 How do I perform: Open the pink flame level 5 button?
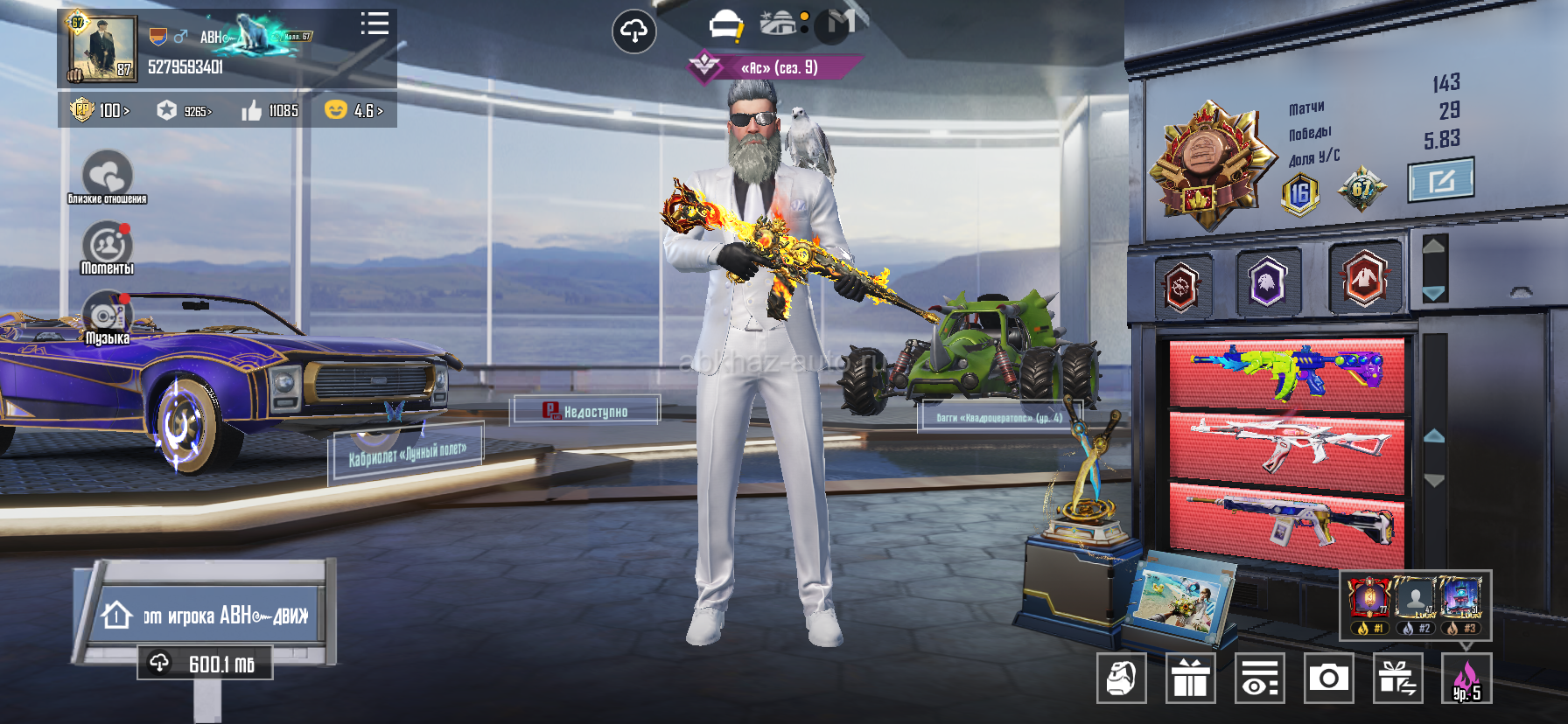pos(1466,679)
